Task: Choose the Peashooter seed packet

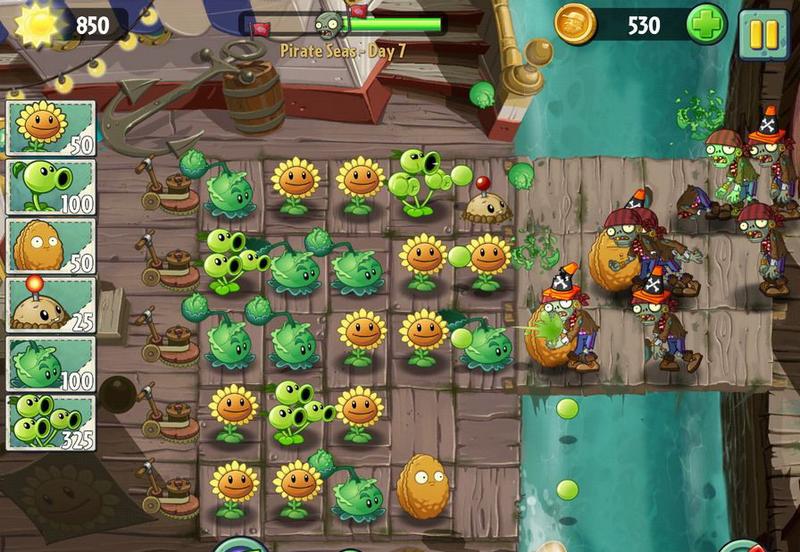Action: pyautogui.click(x=50, y=186)
